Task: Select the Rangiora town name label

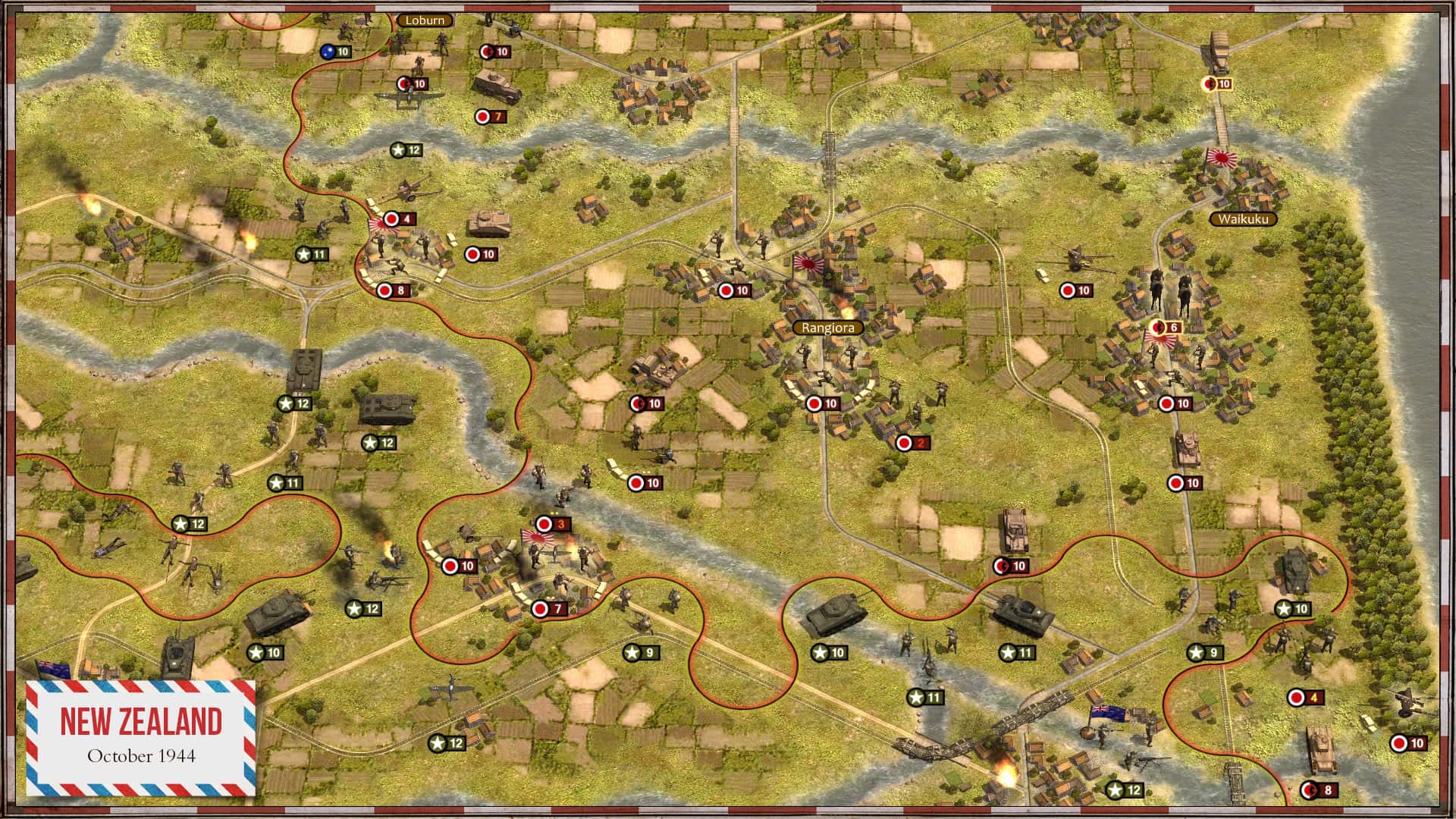Action: click(830, 328)
